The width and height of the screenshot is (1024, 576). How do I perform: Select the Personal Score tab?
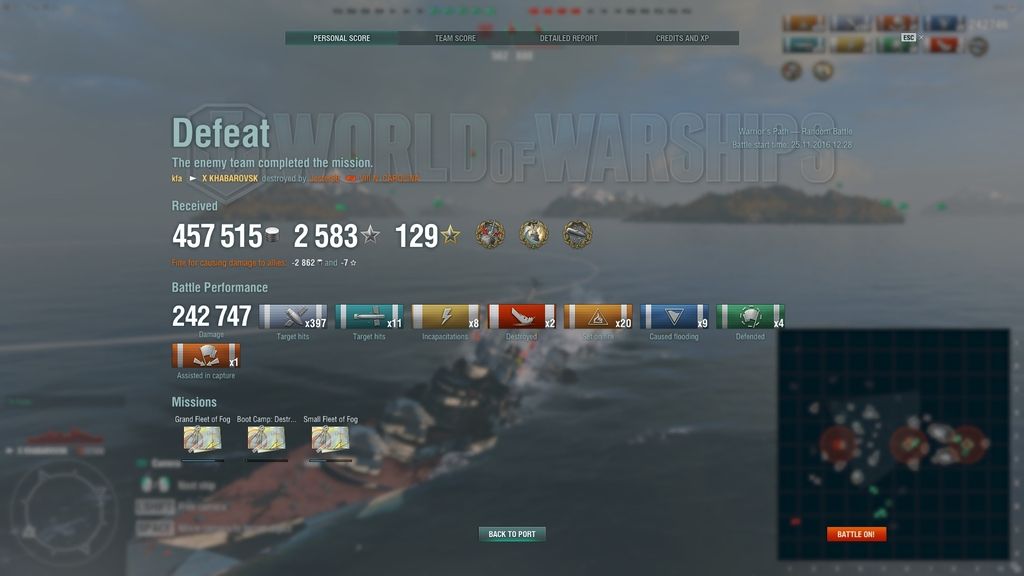tap(341, 38)
